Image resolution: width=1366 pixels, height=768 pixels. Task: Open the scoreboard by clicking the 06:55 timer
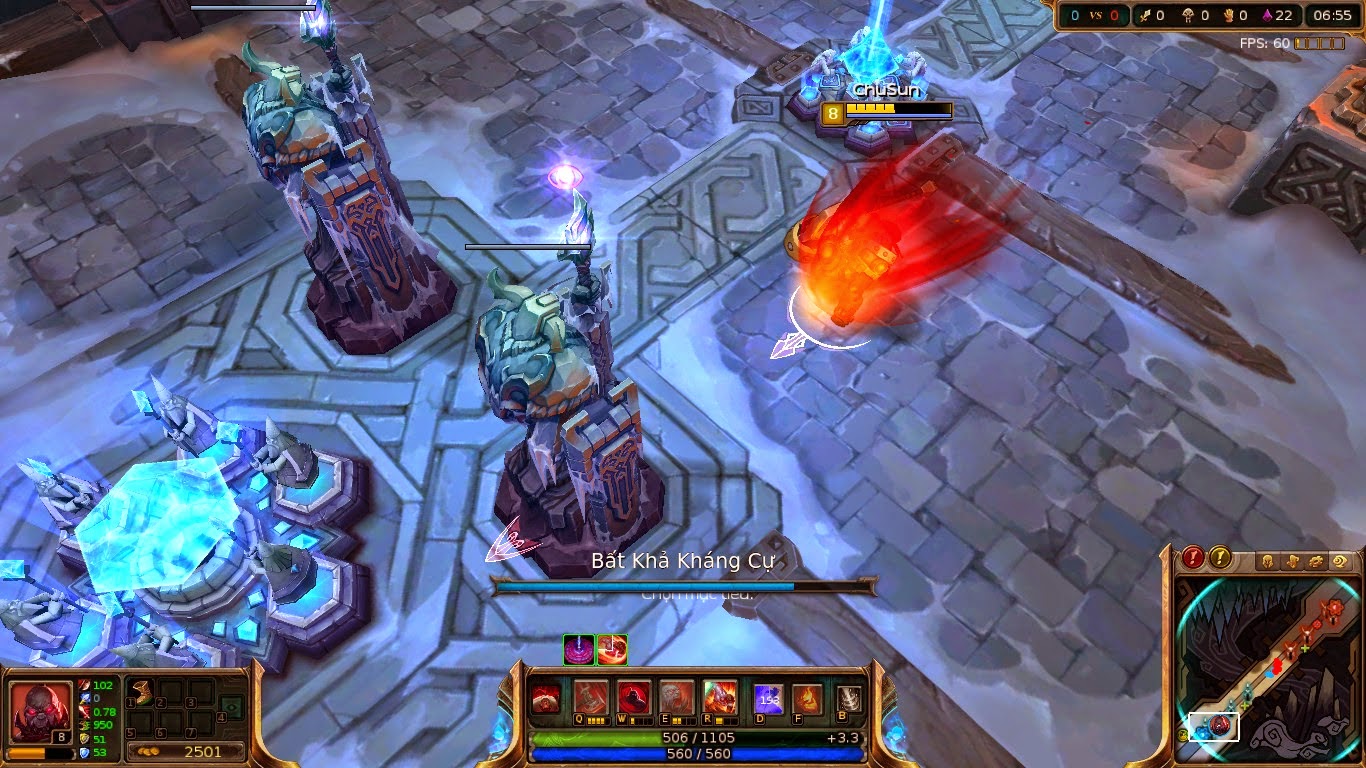(x=1333, y=15)
